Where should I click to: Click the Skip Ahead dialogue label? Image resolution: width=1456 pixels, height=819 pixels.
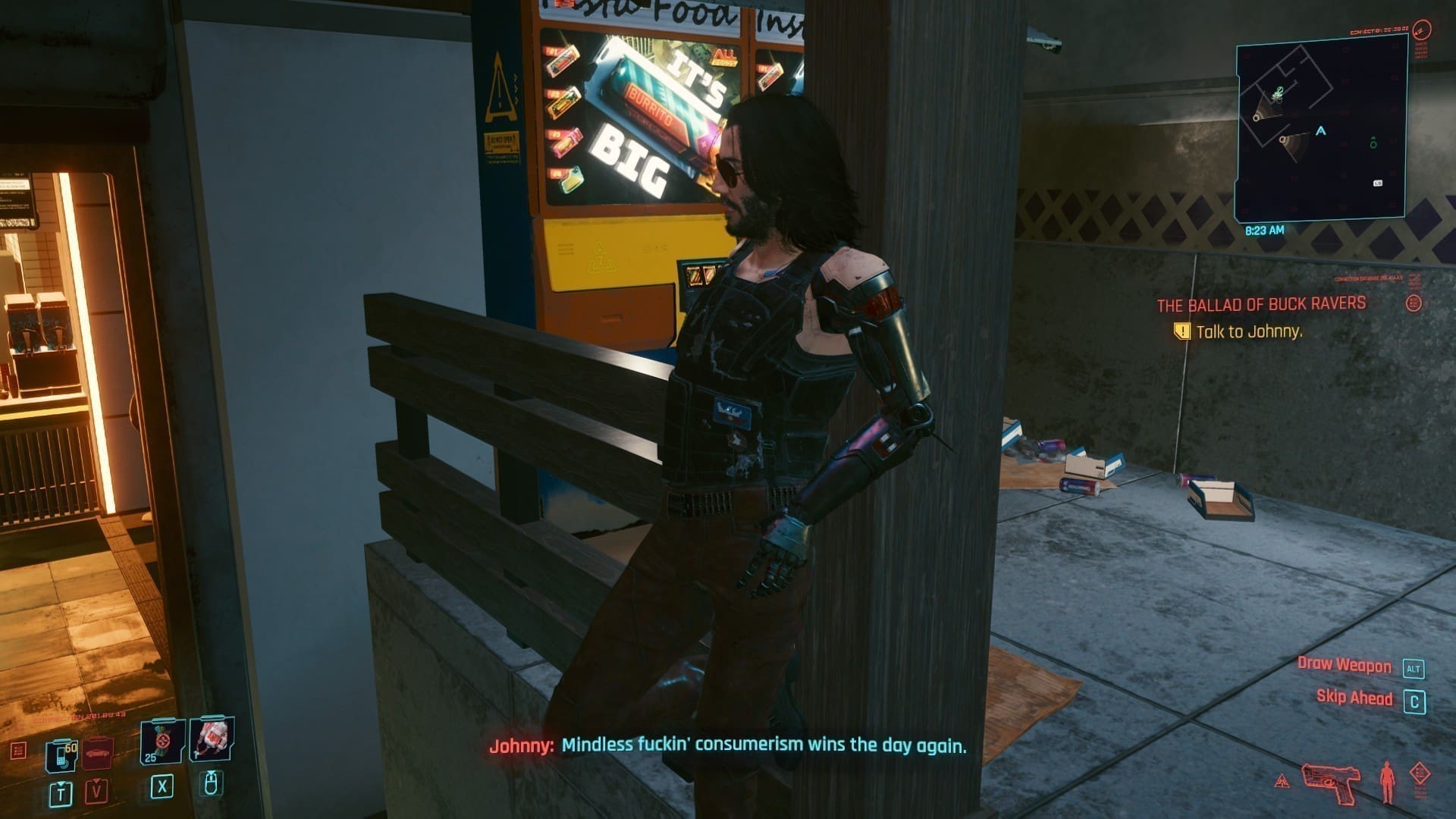tap(1354, 698)
